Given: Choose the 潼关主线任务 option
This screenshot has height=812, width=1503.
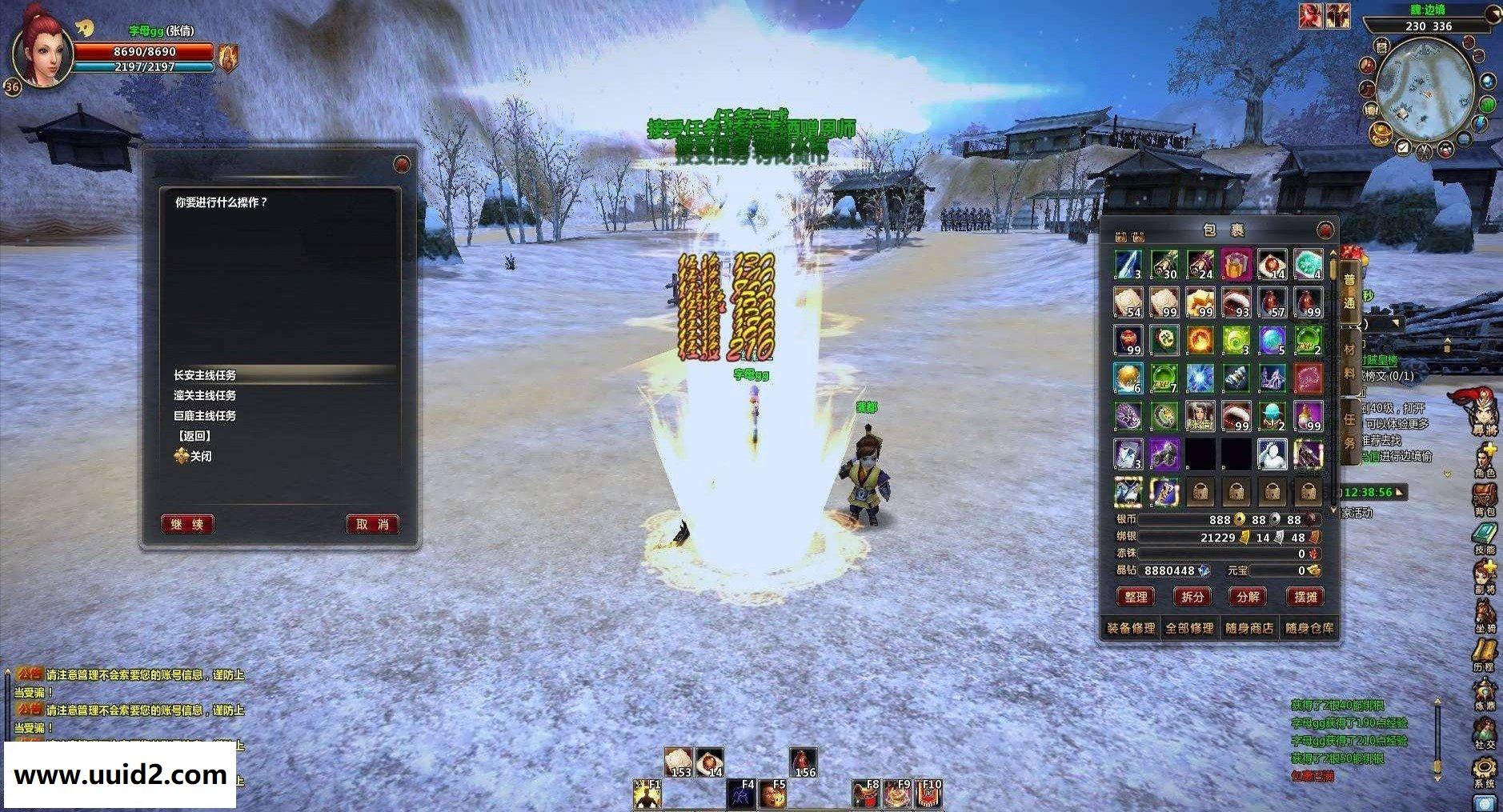Looking at the screenshot, I should pos(206,395).
